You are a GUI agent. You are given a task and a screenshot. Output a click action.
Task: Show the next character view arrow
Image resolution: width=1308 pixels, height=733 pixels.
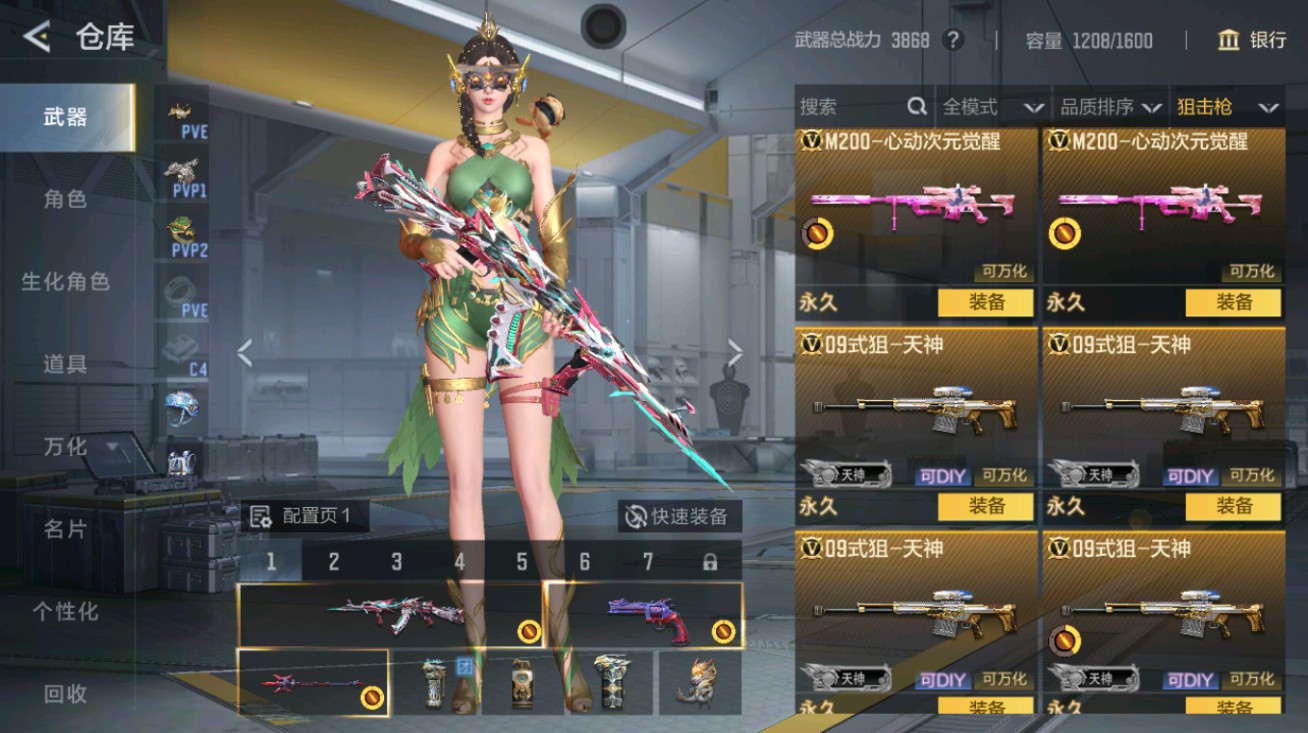735,352
